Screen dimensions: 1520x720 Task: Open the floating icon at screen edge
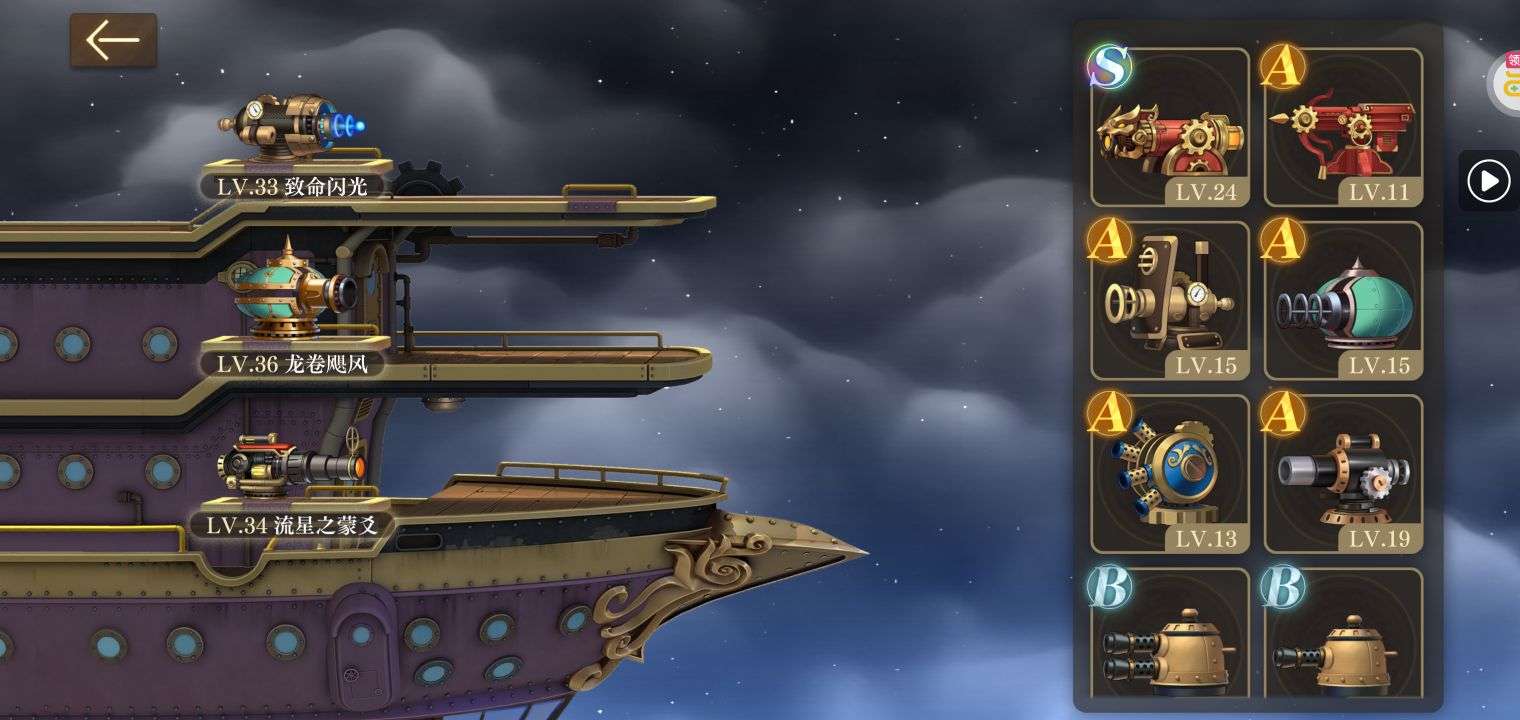(1504, 82)
